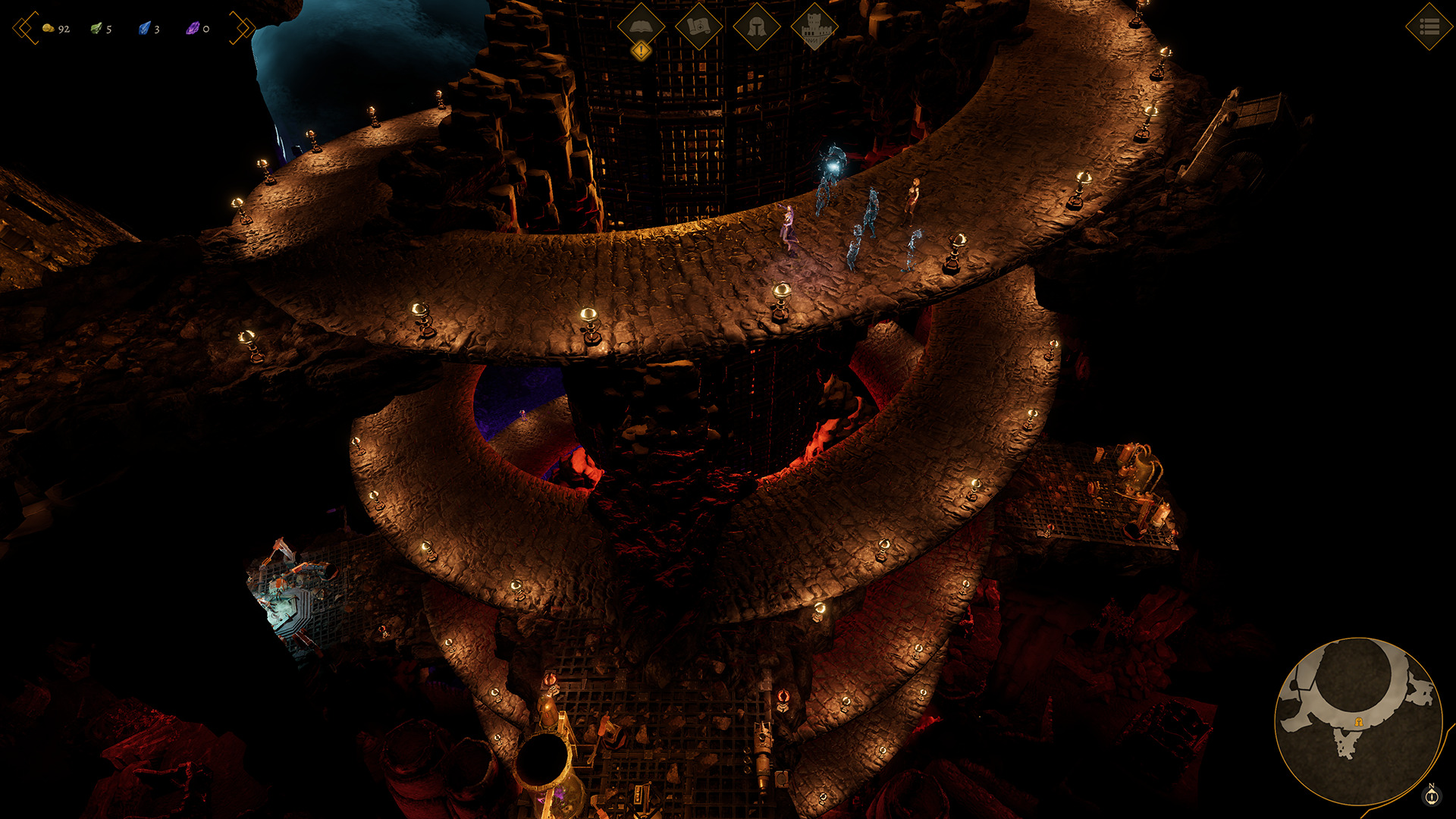
Task: Open the world map scroll icon
Action: (x=698, y=26)
